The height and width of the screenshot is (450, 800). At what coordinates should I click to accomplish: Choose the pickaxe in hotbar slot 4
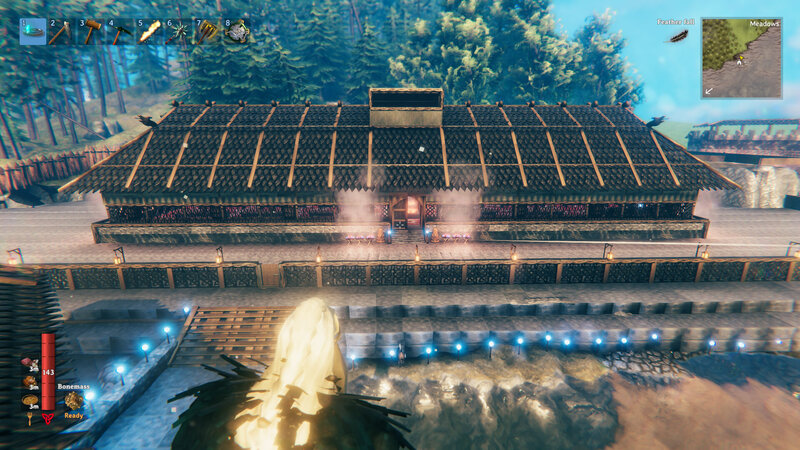[x=120, y=31]
